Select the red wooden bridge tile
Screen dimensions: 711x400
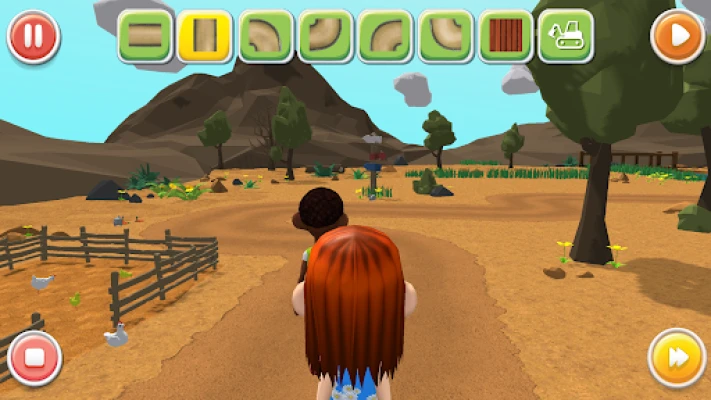(x=505, y=37)
